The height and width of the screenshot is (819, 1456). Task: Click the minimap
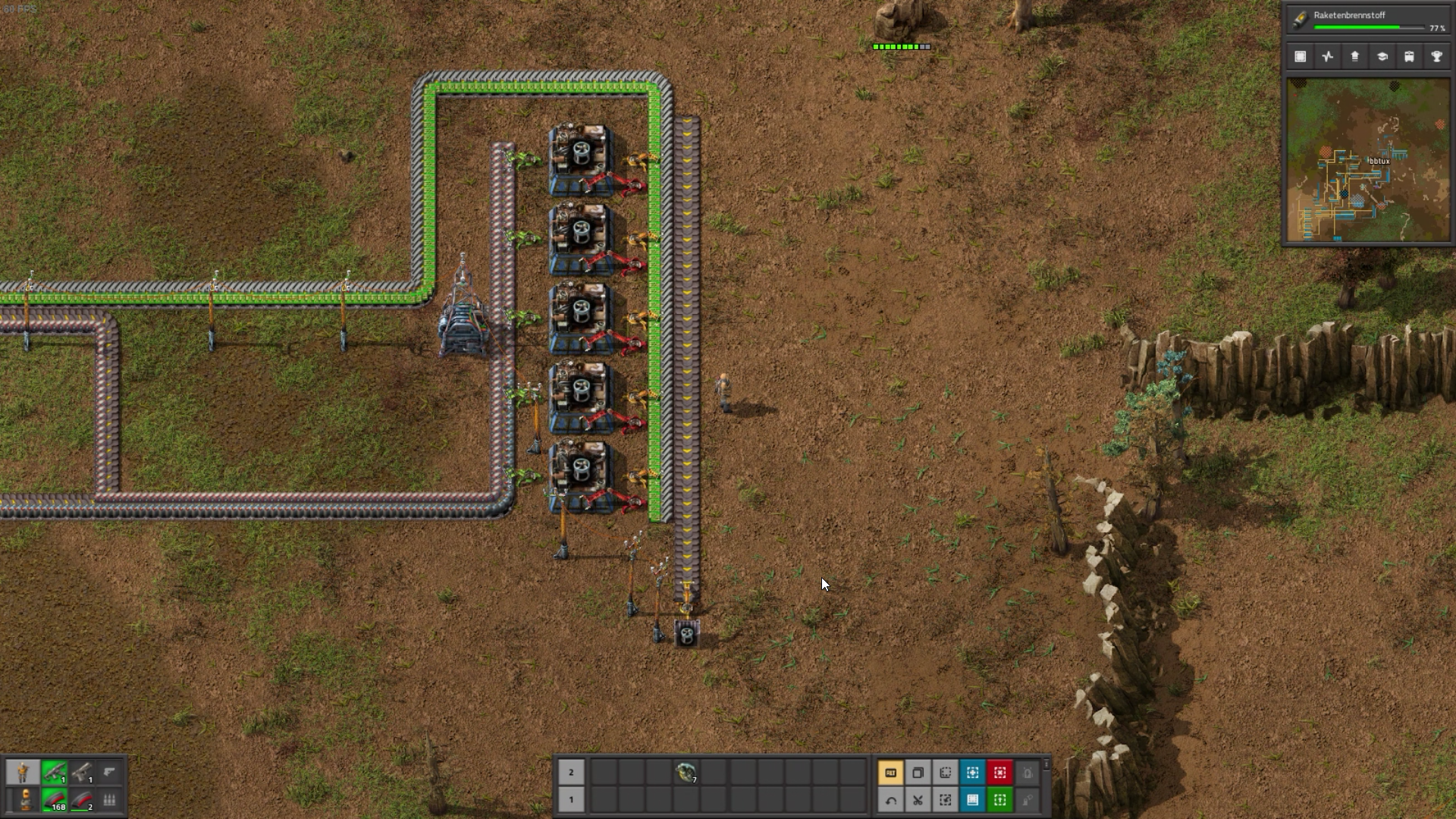tap(1367, 160)
